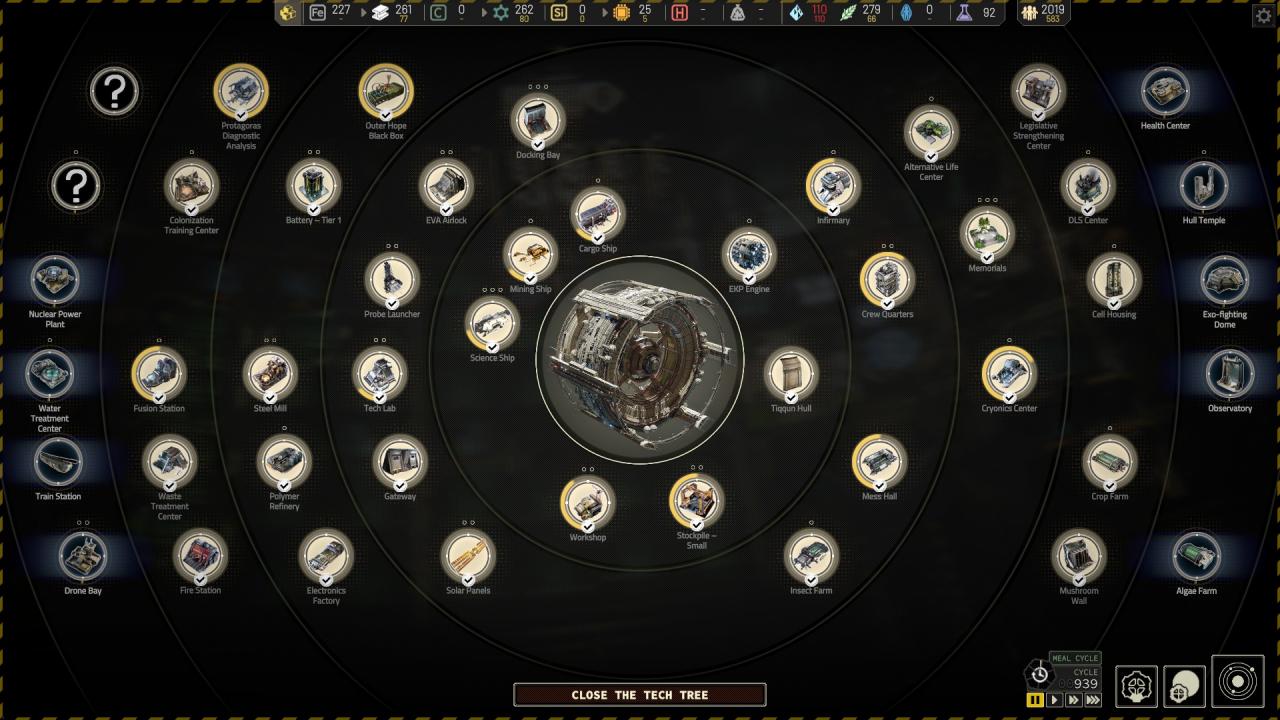The image size is (1280, 720).
Task: Select the Hull Temple tech node
Action: [1204, 186]
